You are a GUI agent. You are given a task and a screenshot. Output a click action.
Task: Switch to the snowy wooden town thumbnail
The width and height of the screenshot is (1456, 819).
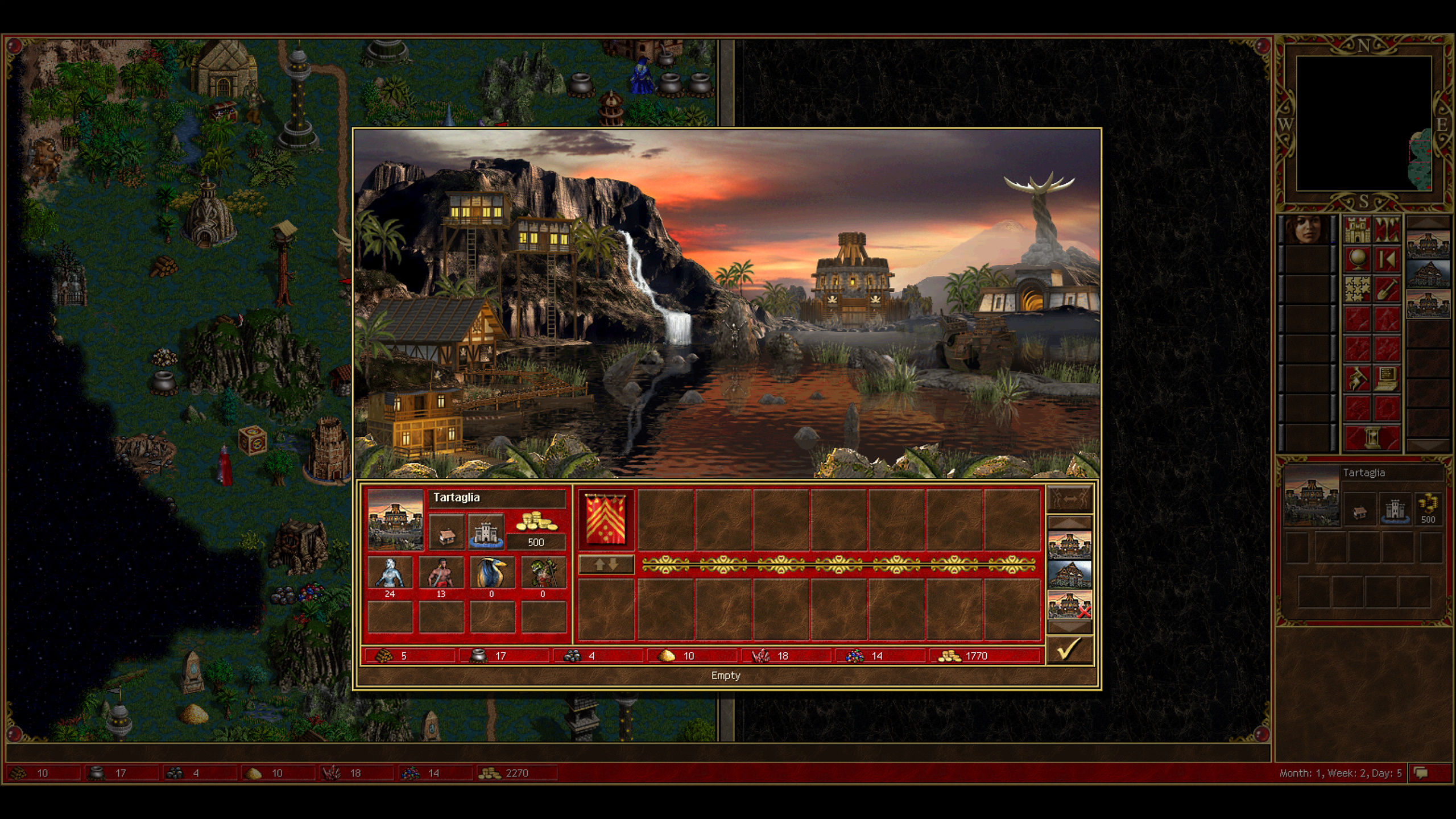(1069, 574)
